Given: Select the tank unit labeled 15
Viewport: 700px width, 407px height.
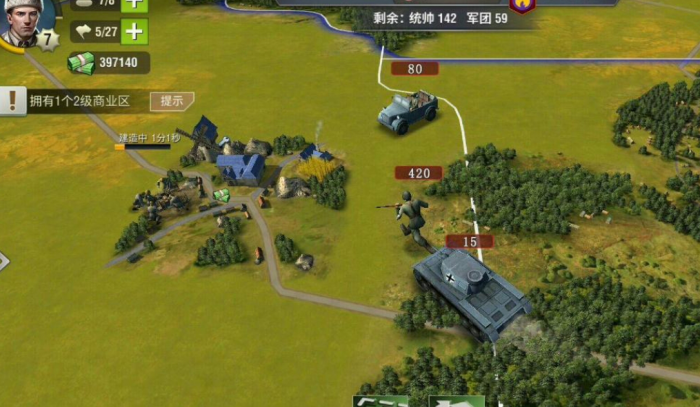Looking at the screenshot, I should 471,291.
